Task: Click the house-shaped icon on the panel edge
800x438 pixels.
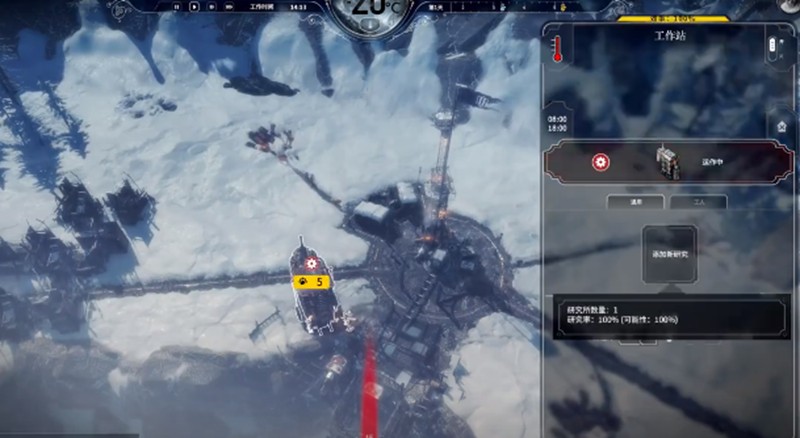Action: point(783,126)
